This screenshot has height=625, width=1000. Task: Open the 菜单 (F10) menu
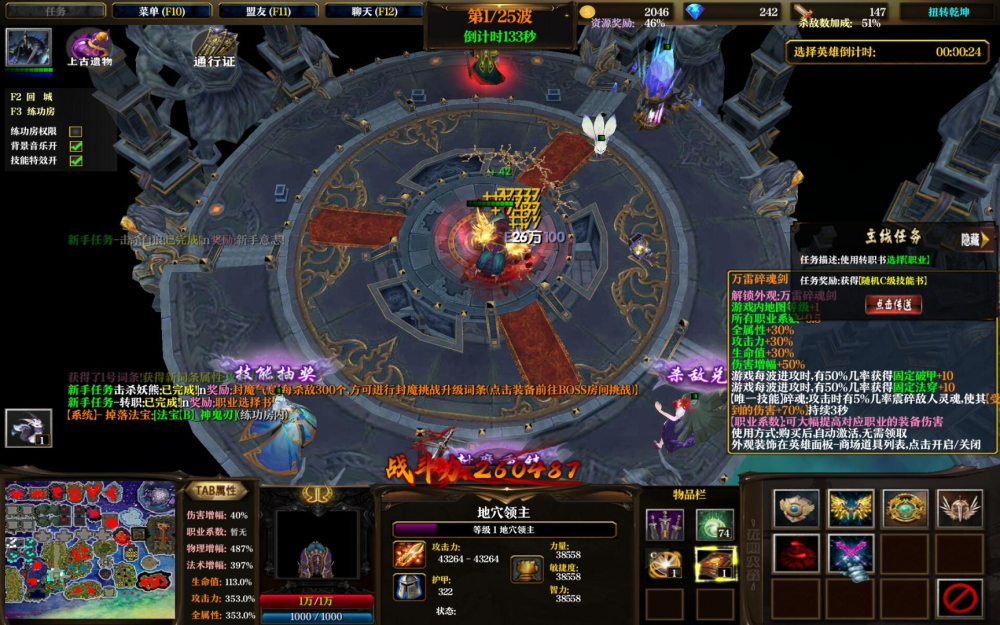(158, 11)
